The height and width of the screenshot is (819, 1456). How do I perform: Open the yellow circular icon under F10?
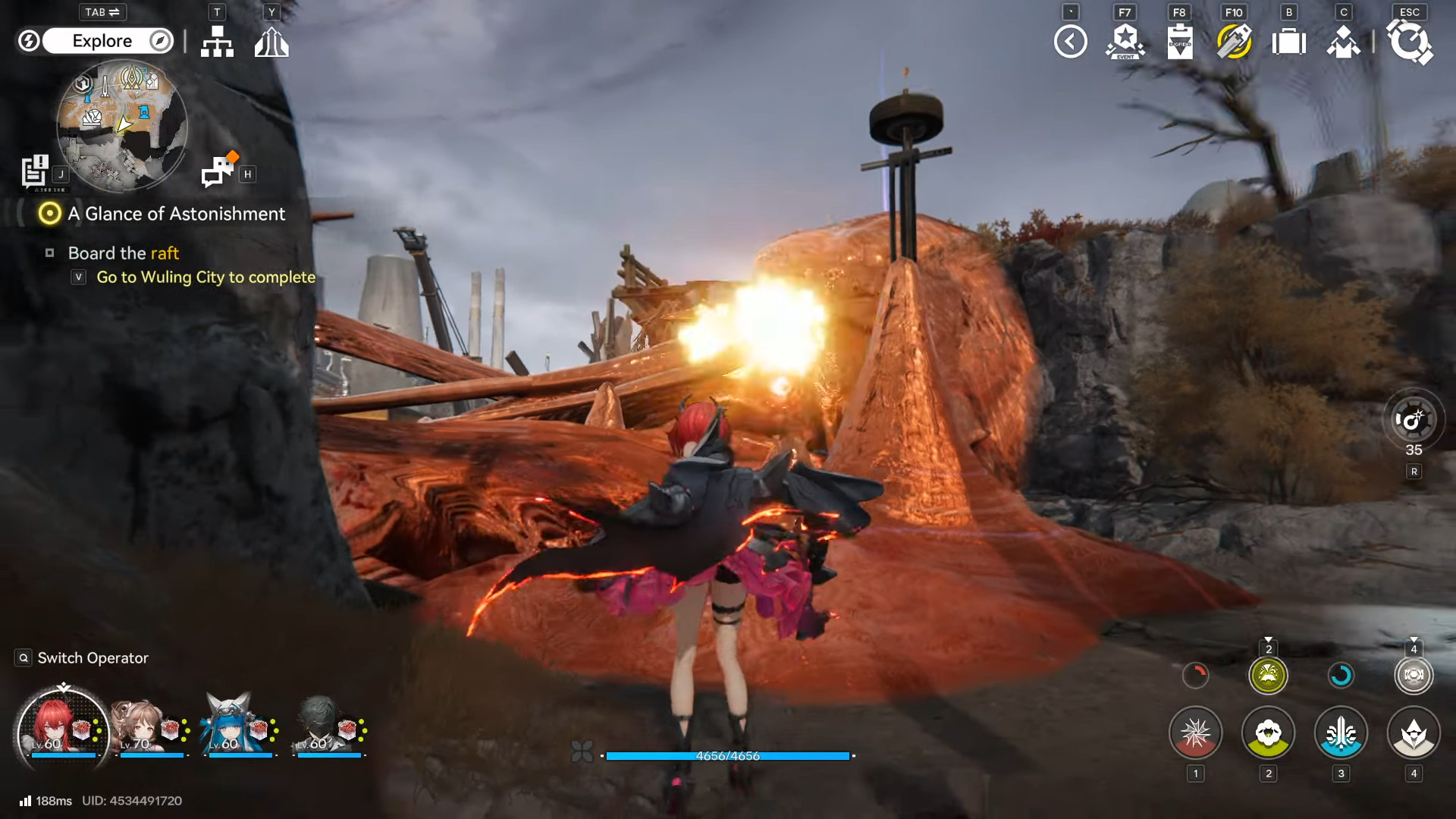point(1234,42)
